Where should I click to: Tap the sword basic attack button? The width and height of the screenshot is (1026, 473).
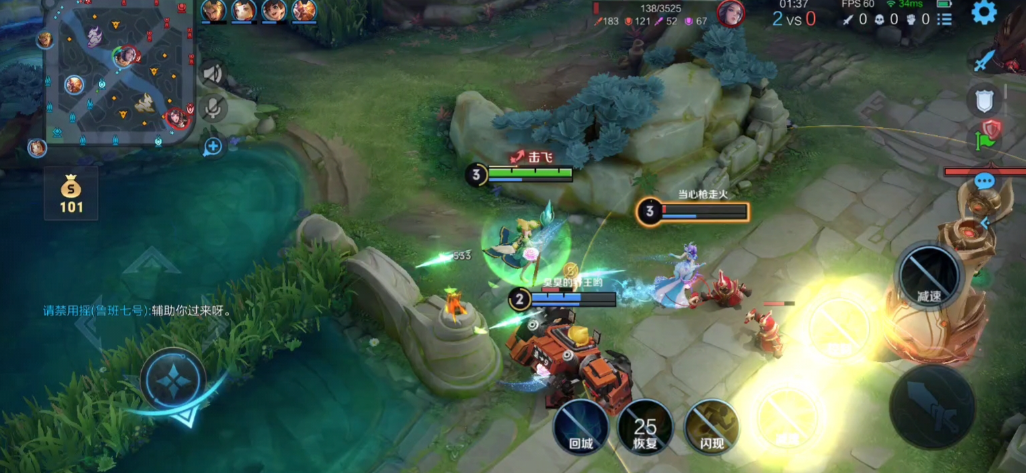[932, 405]
